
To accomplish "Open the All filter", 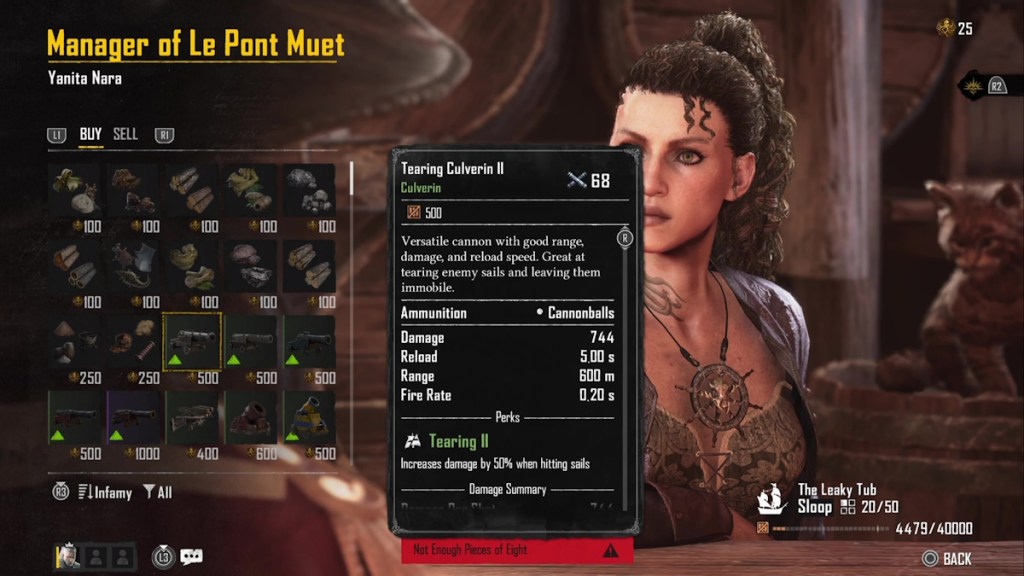I will 158,492.
